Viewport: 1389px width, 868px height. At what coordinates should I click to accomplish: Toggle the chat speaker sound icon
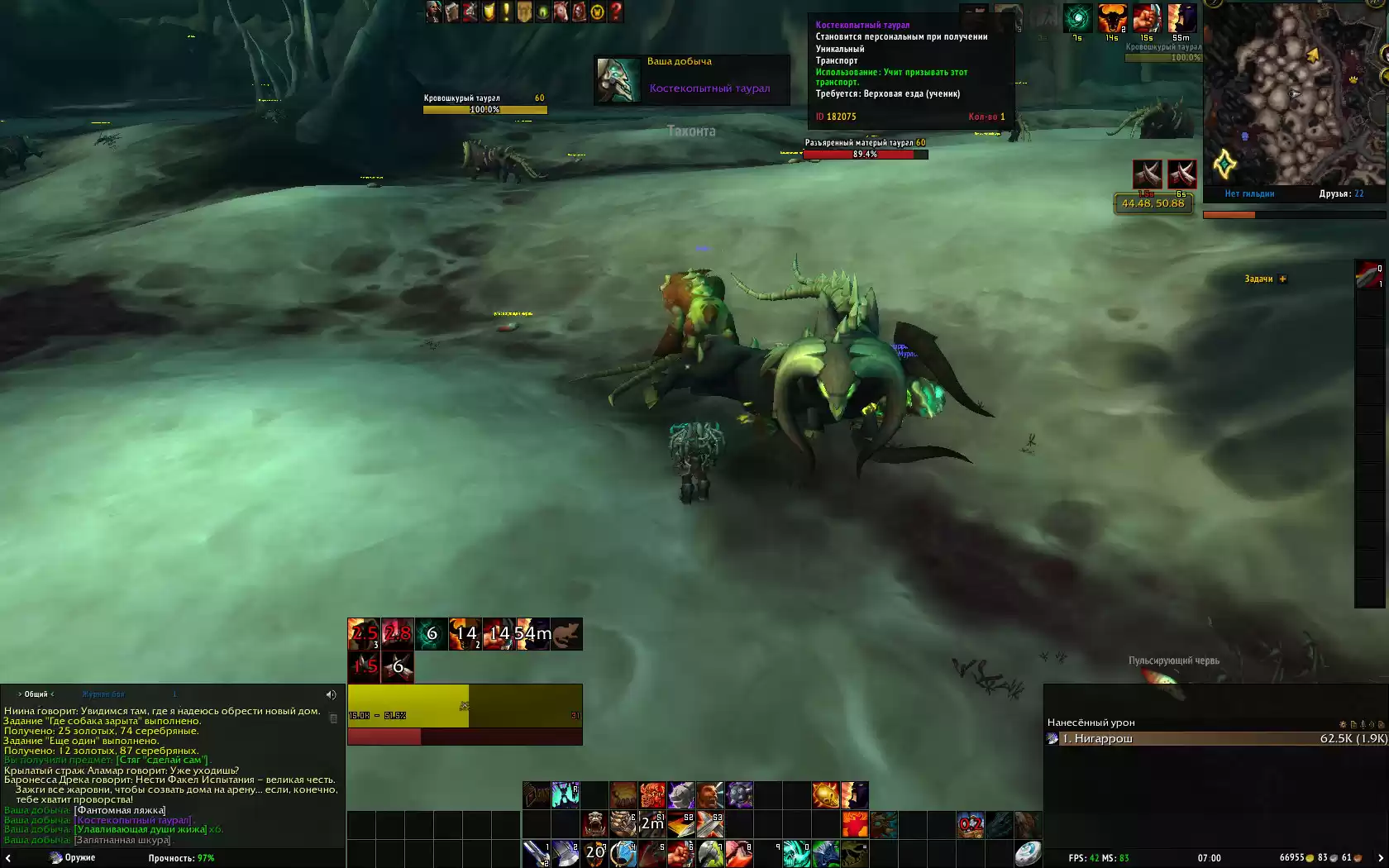coord(331,695)
